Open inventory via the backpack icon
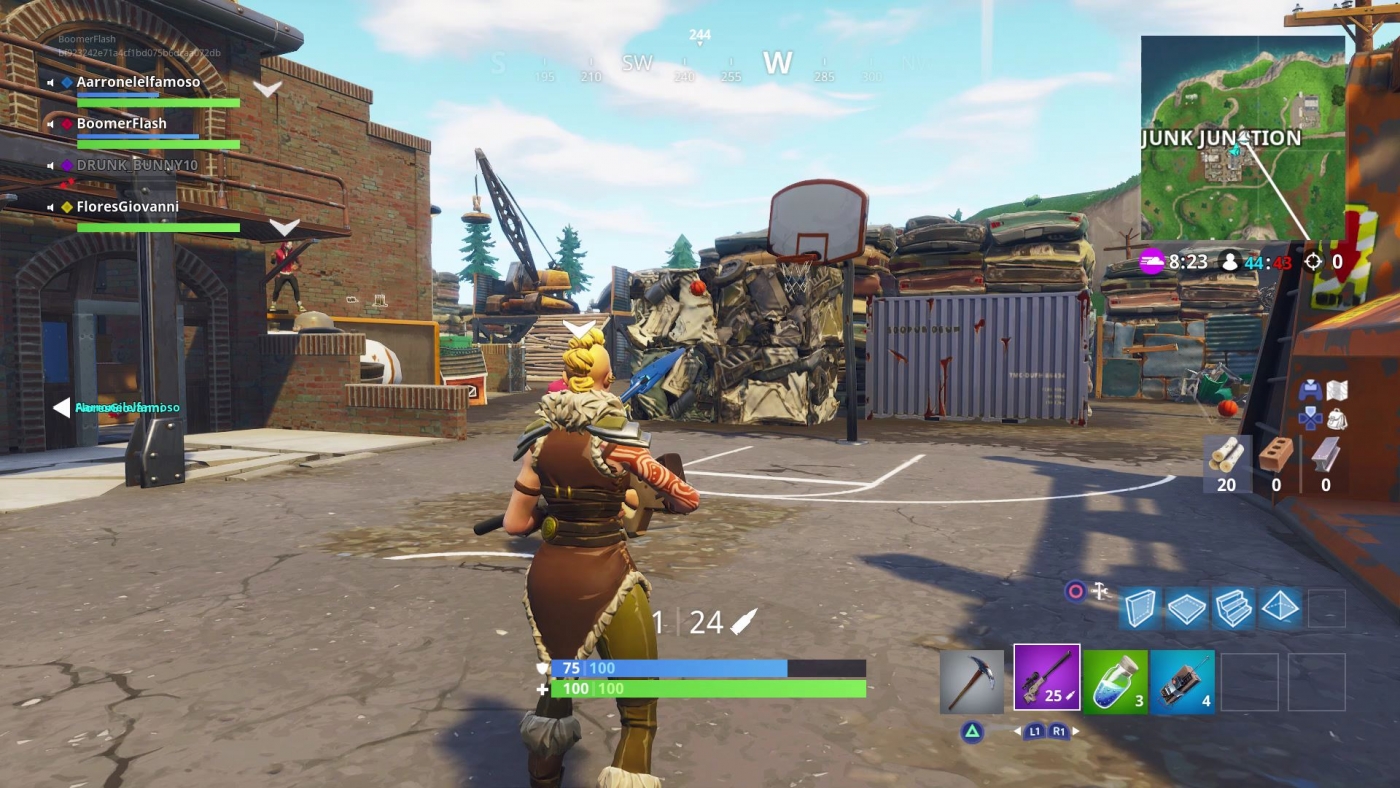 click(1337, 419)
